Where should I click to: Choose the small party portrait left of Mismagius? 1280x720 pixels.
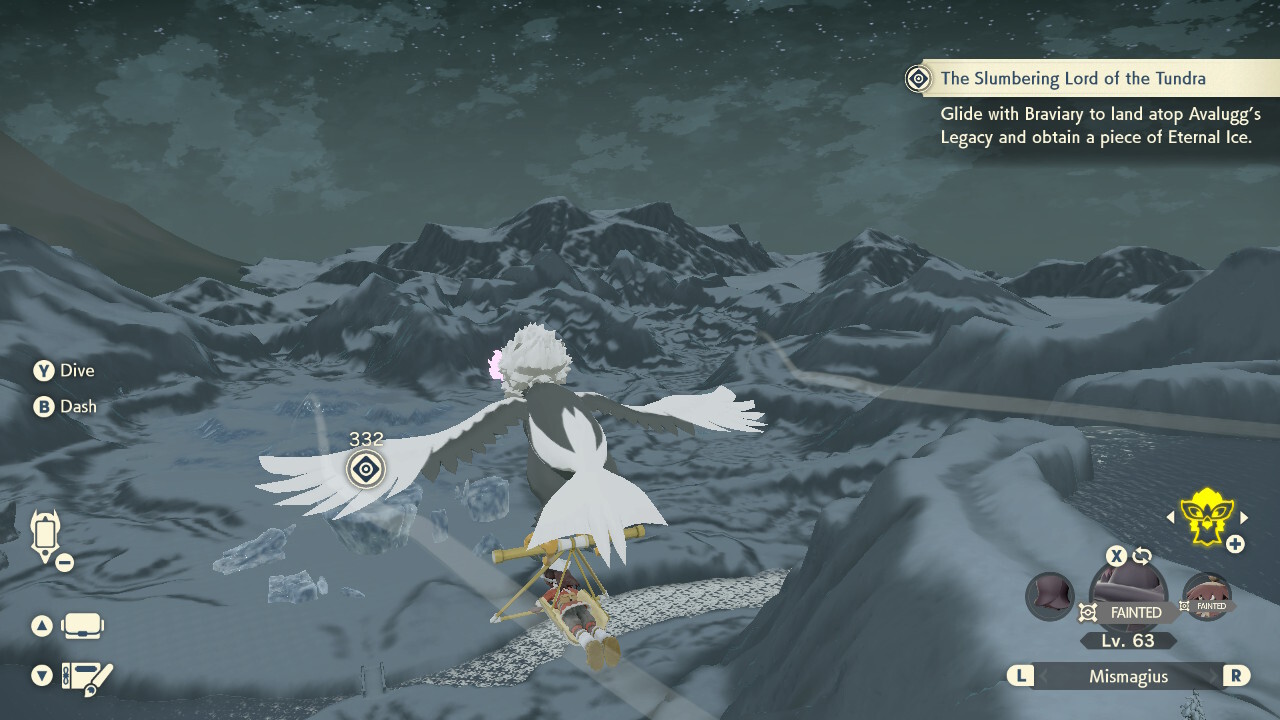coord(1050,596)
